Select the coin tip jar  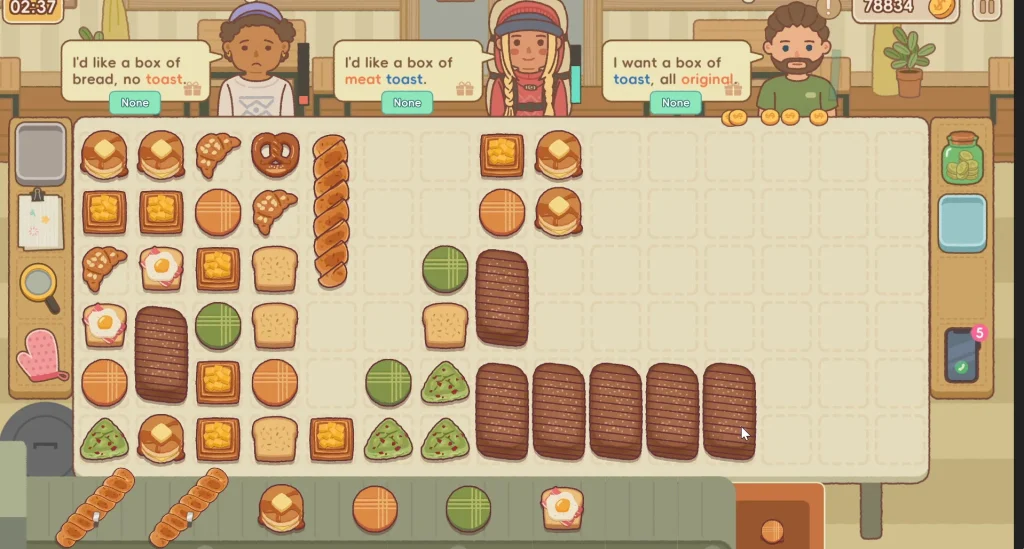pos(962,159)
